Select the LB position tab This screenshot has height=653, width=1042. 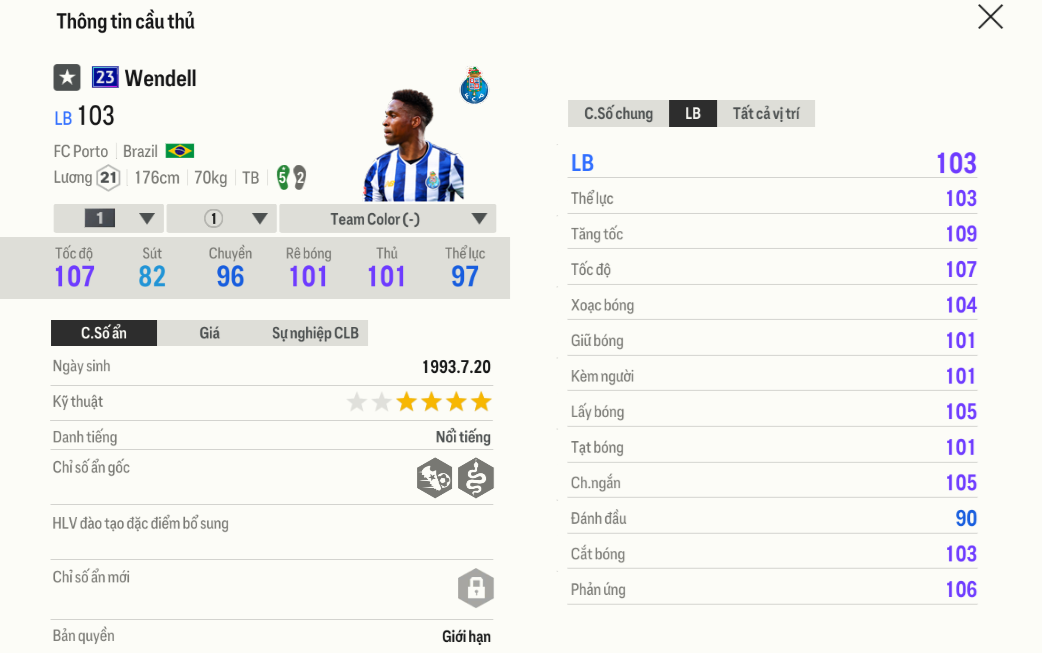693,114
